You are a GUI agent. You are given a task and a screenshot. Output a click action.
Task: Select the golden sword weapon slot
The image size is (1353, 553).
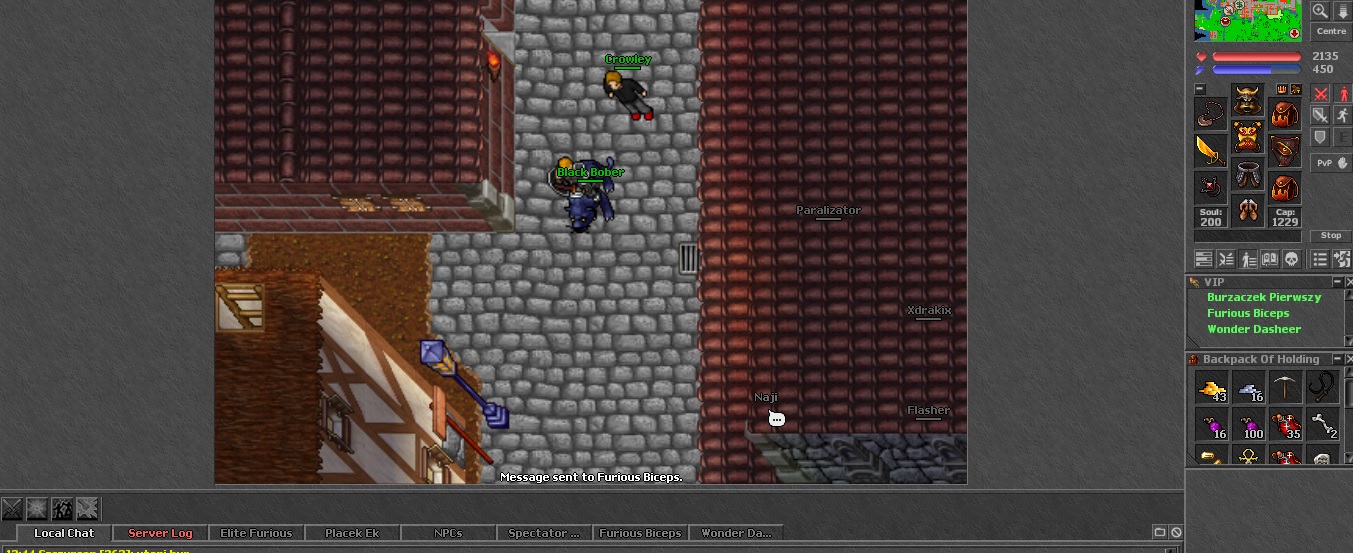tap(1210, 151)
